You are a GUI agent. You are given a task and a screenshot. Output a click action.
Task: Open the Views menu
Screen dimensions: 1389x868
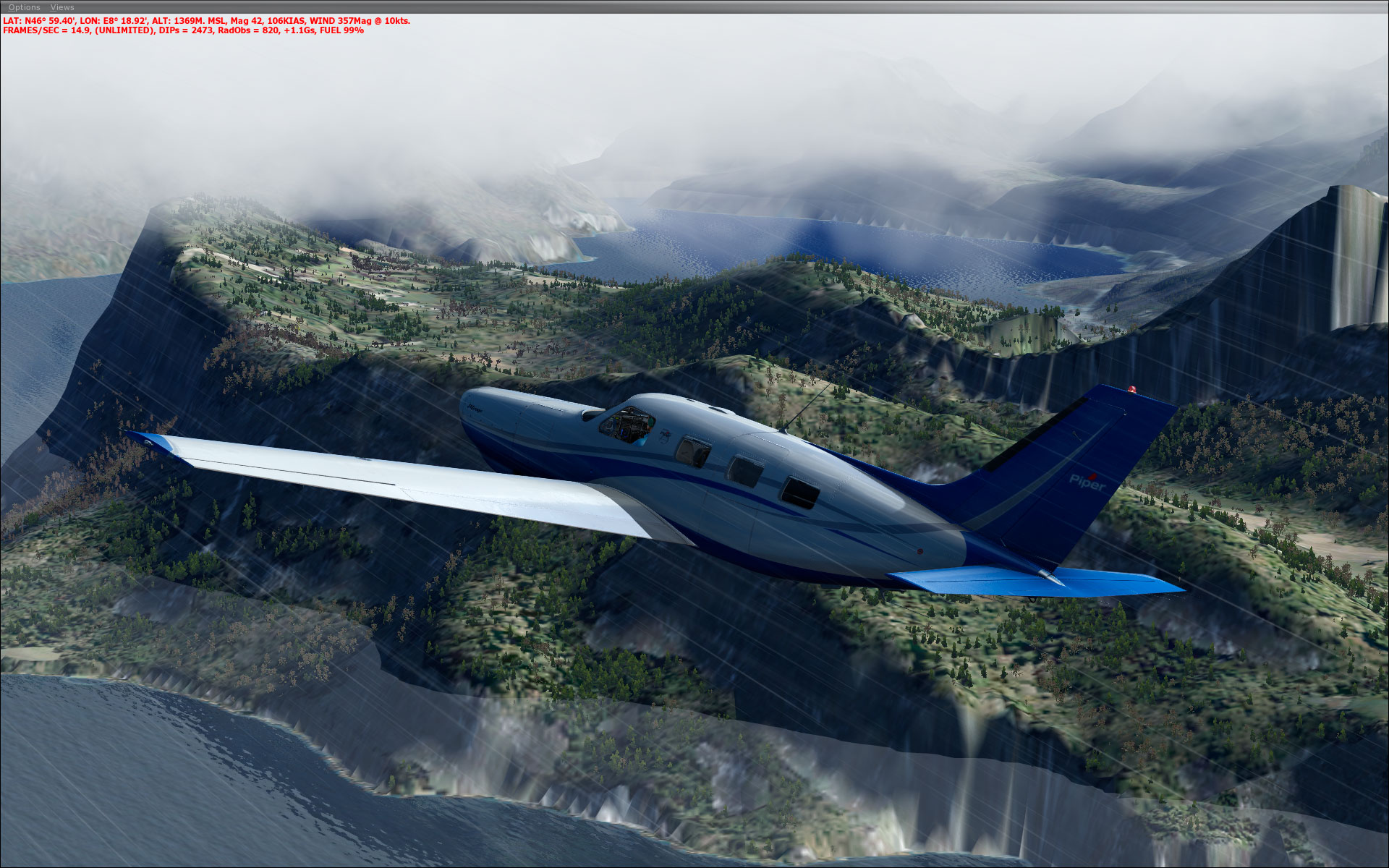[62, 7]
